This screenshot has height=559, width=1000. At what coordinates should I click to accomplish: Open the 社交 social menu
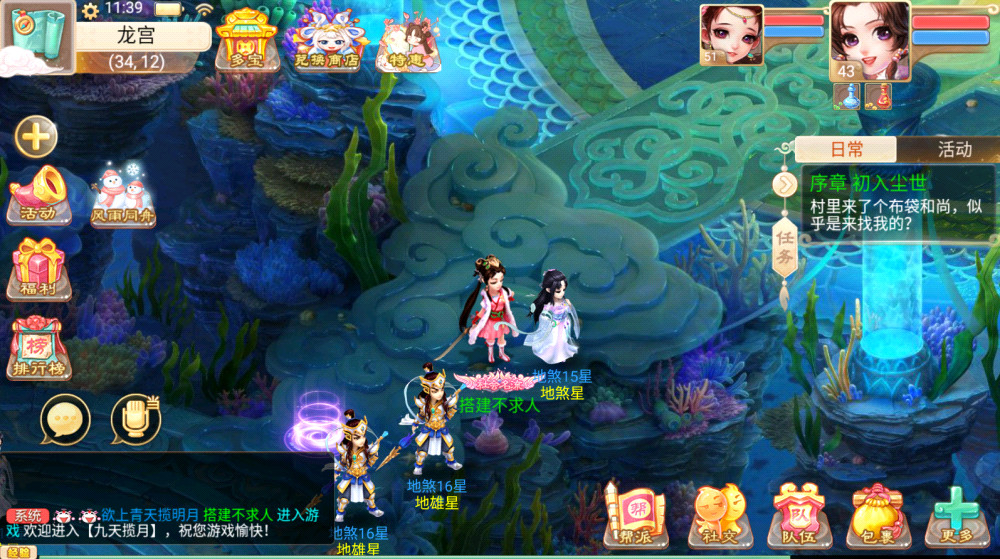coord(716,514)
